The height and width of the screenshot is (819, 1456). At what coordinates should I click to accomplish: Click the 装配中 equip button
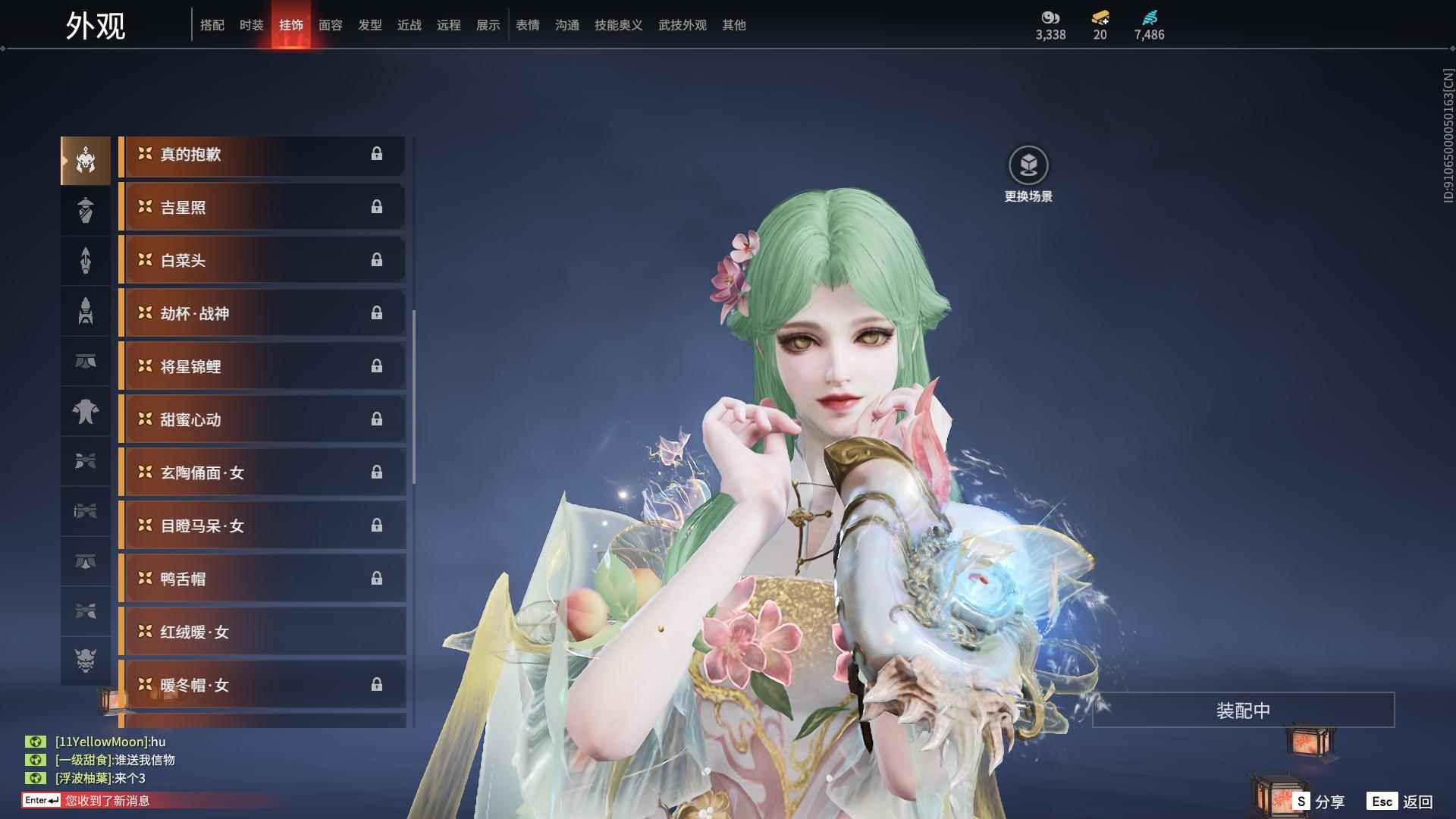click(x=1242, y=711)
